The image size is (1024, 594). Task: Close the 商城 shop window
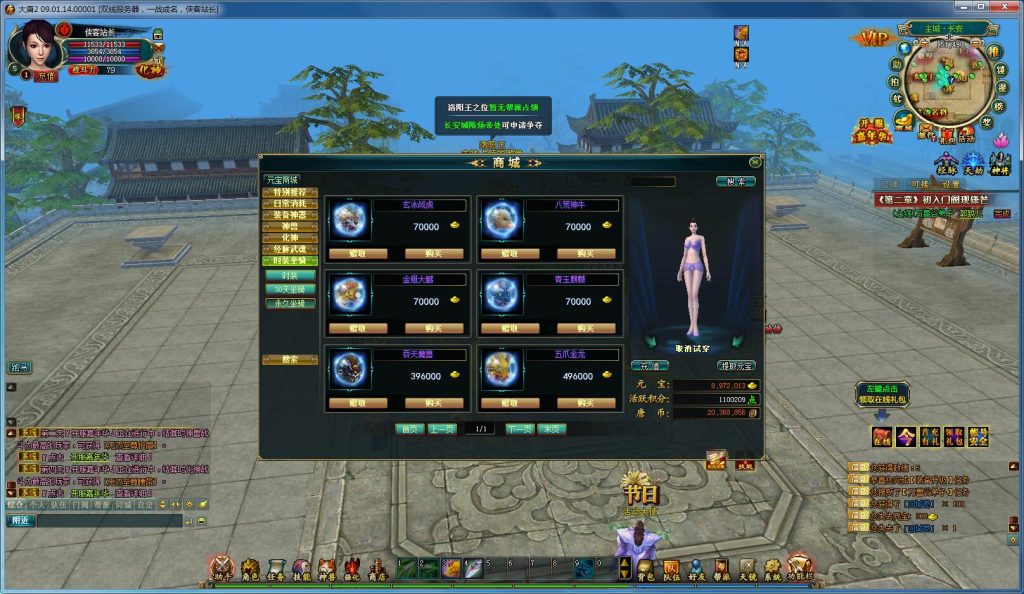[x=754, y=162]
